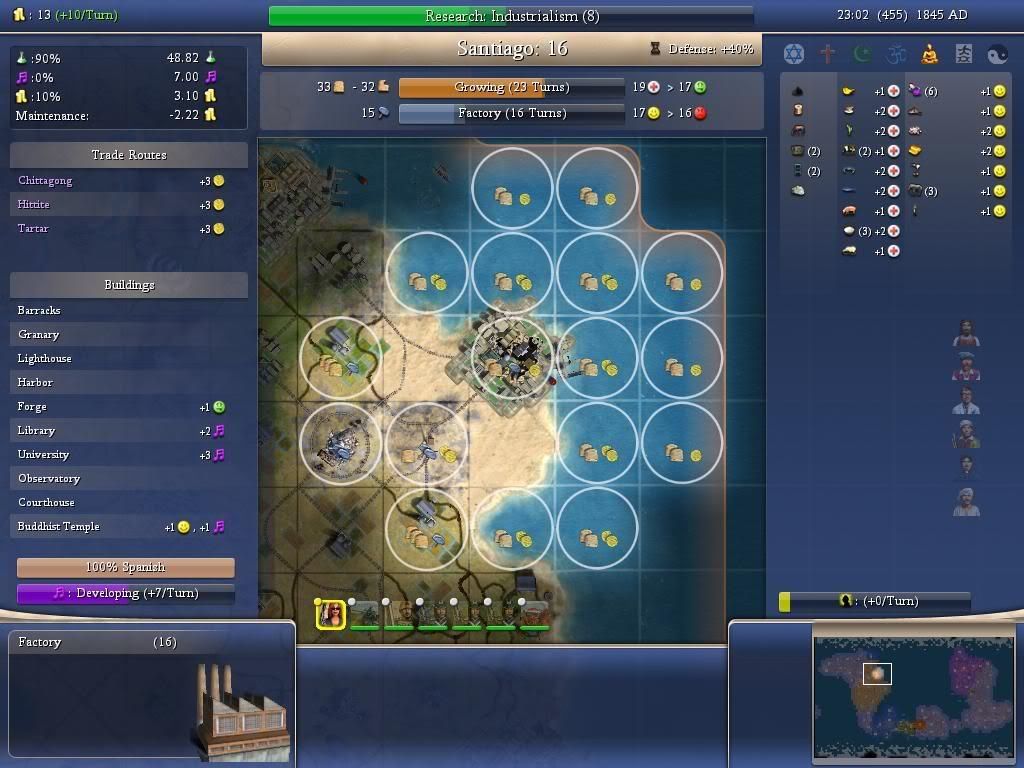Click the Factory production progress bar

point(511,113)
